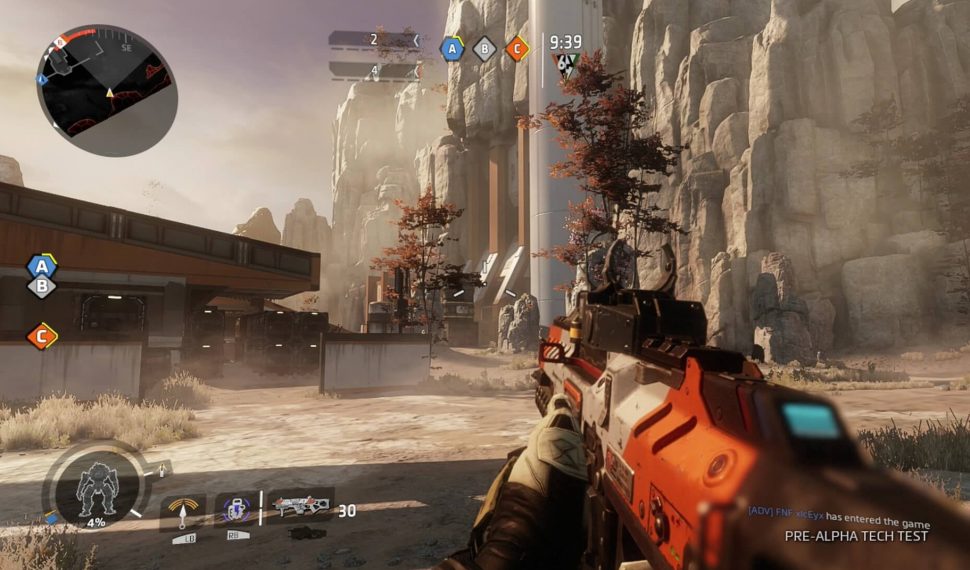Select the grey hardpoint B icon in the score header

[485, 48]
